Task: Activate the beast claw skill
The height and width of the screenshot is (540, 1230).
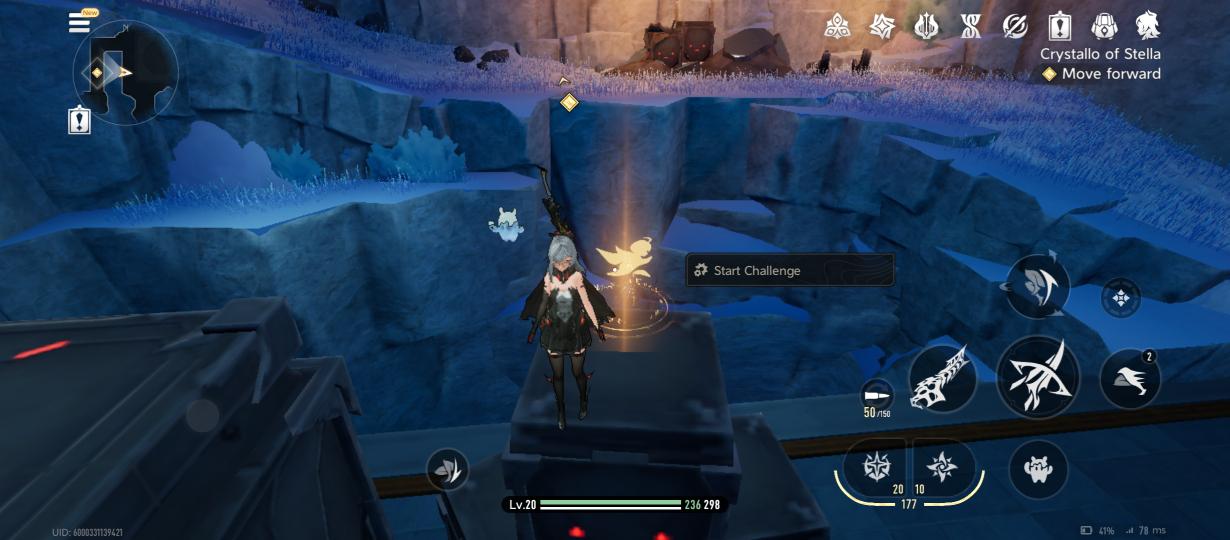Action: click(943, 378)
